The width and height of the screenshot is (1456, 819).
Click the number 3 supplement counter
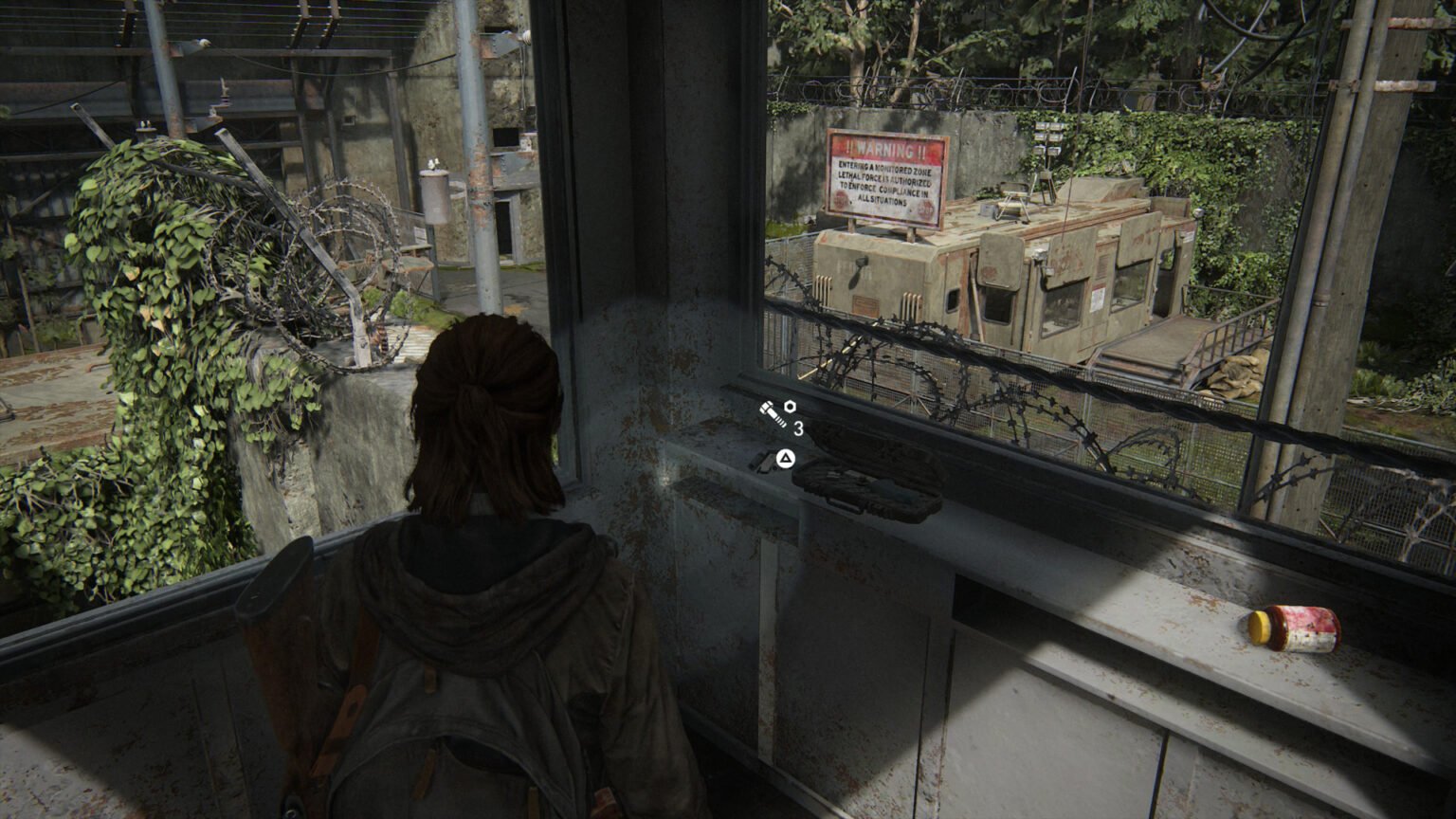pos(799,428)
